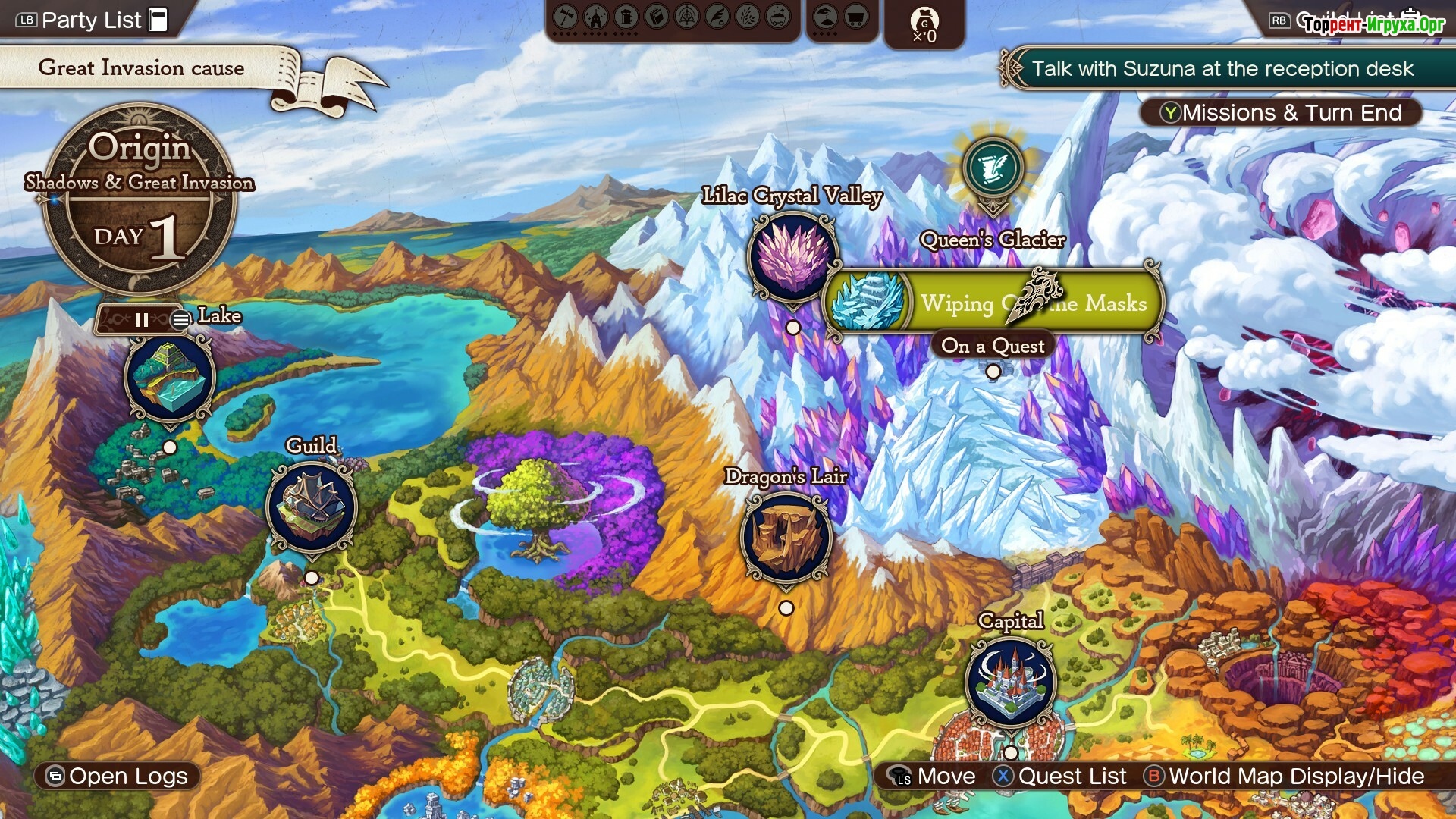Open the Queen's Glacier quest banner

point(993,303)
